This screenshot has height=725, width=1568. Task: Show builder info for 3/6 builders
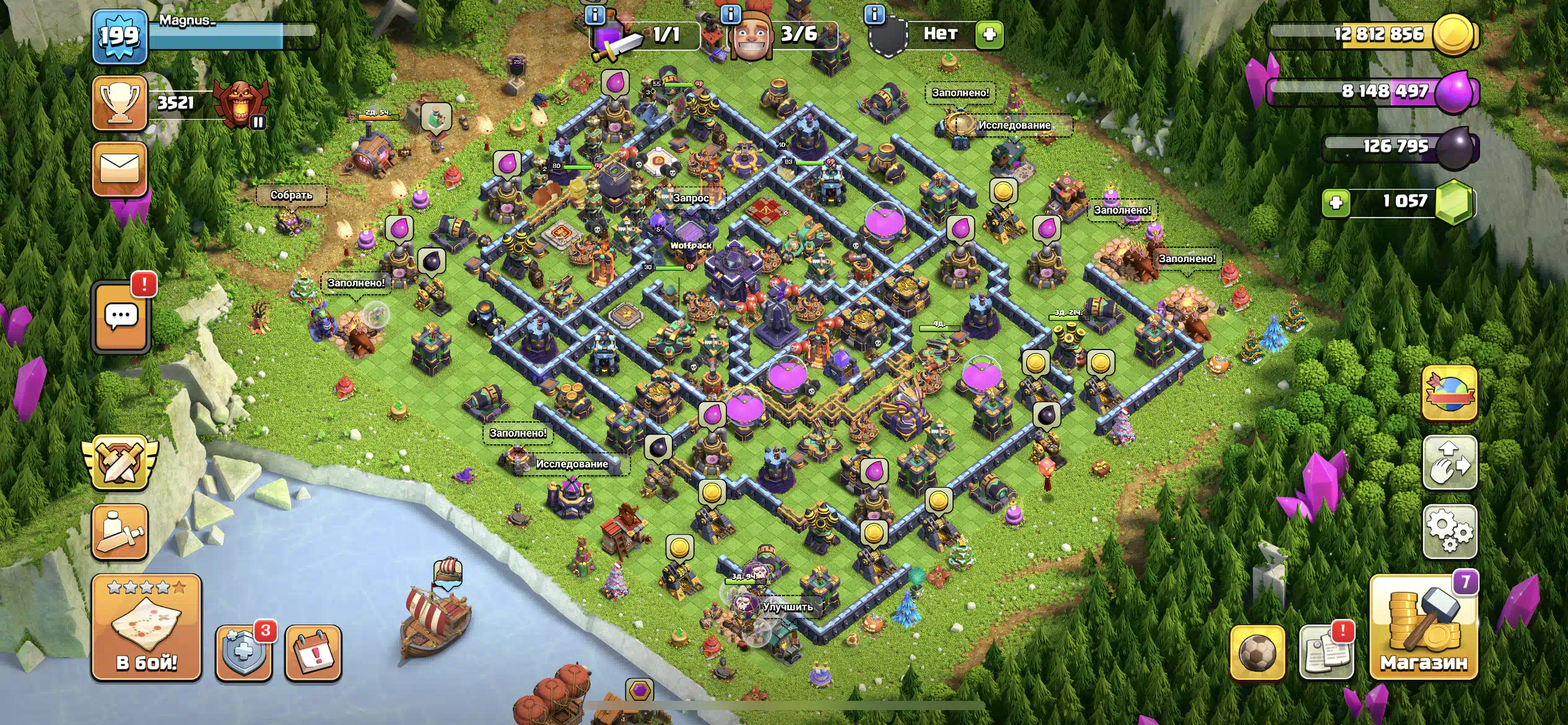731,14
